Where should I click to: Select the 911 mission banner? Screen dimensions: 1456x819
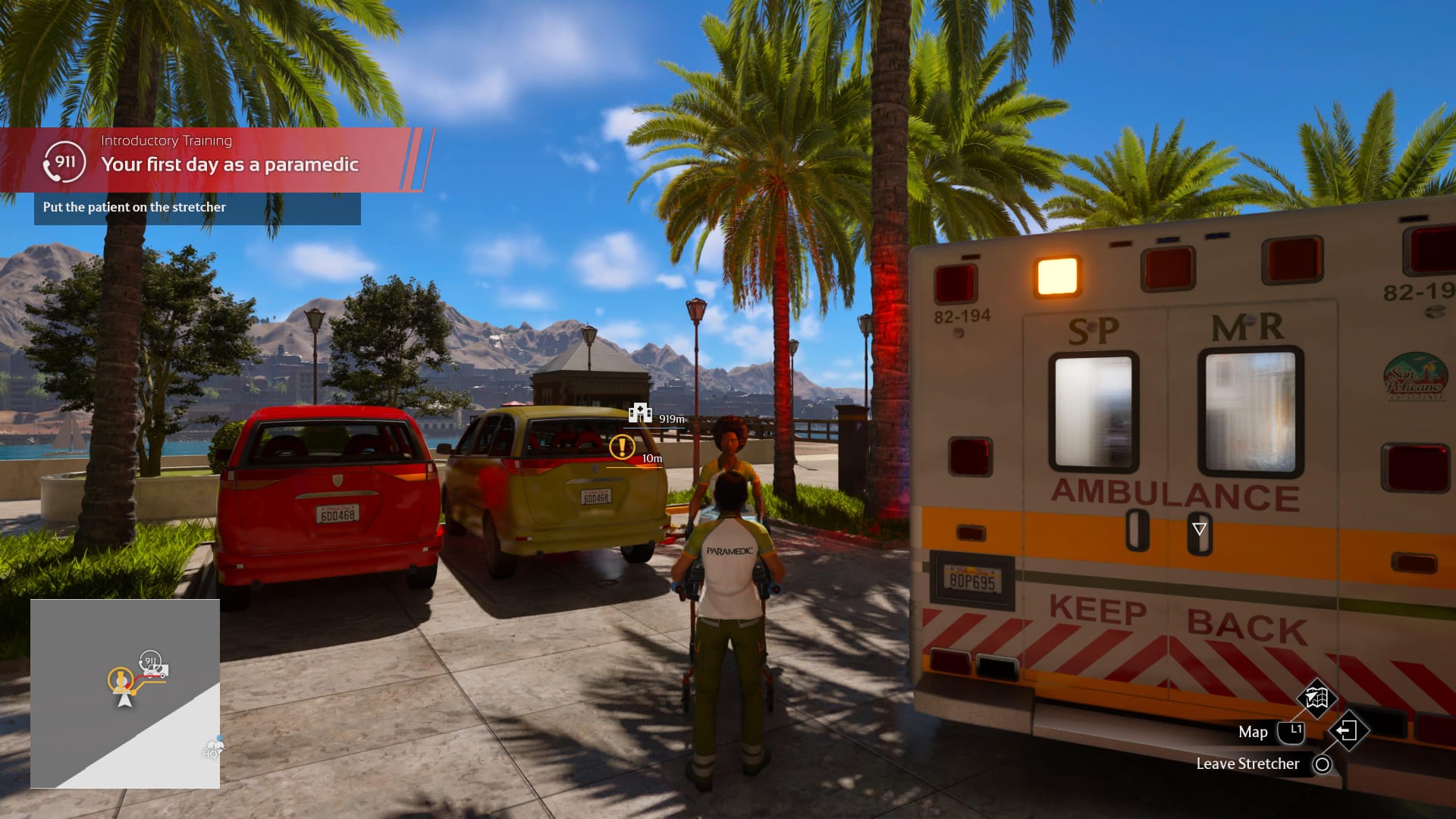tap(216, 159)
